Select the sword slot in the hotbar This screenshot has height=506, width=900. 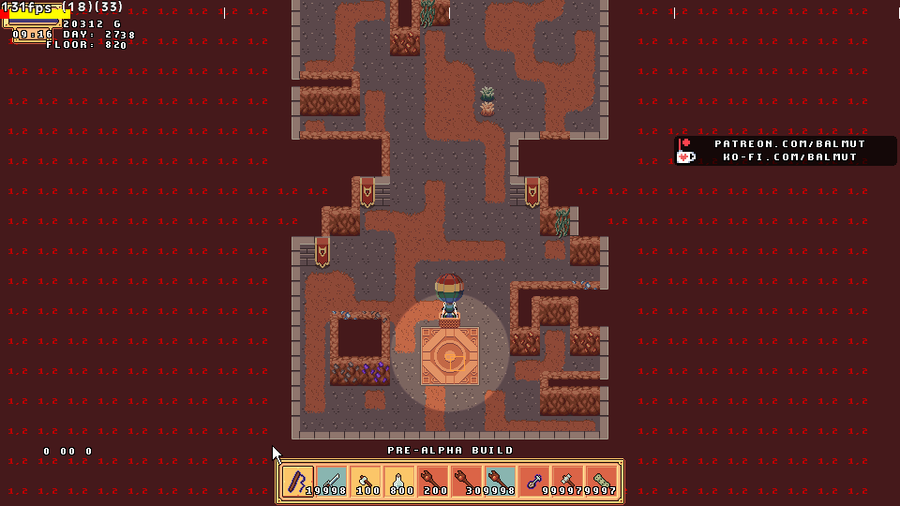click(x=332, y=482)
